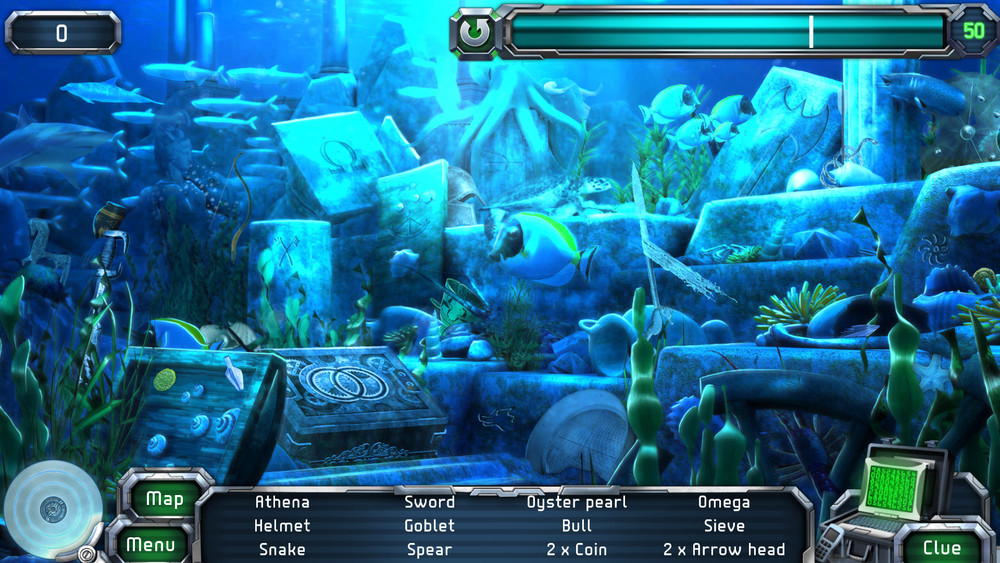
Task: Click the green circular arrow icon
Action: 475,33
